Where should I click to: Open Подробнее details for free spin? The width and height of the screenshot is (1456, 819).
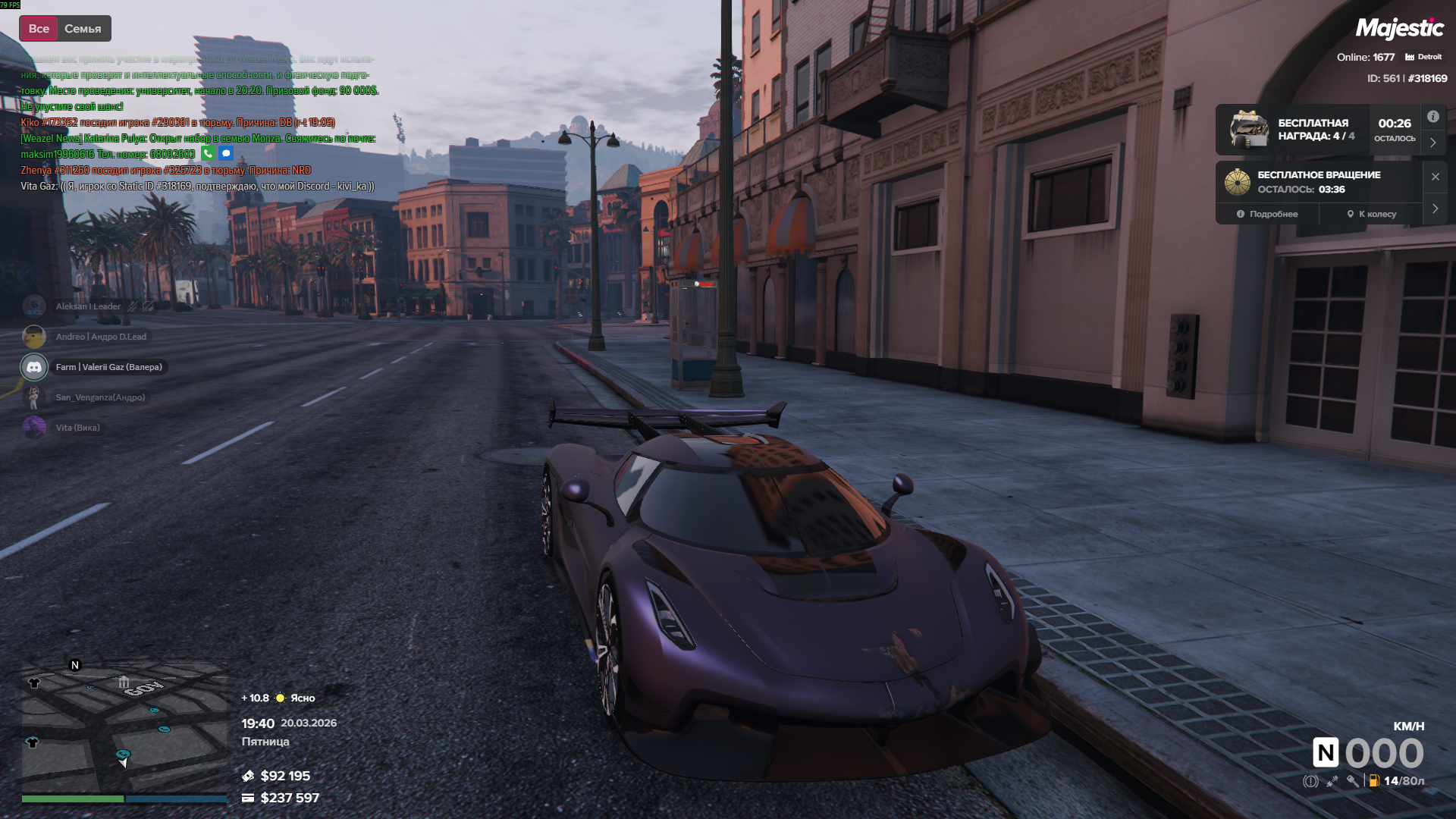[x=1267, y=214]
